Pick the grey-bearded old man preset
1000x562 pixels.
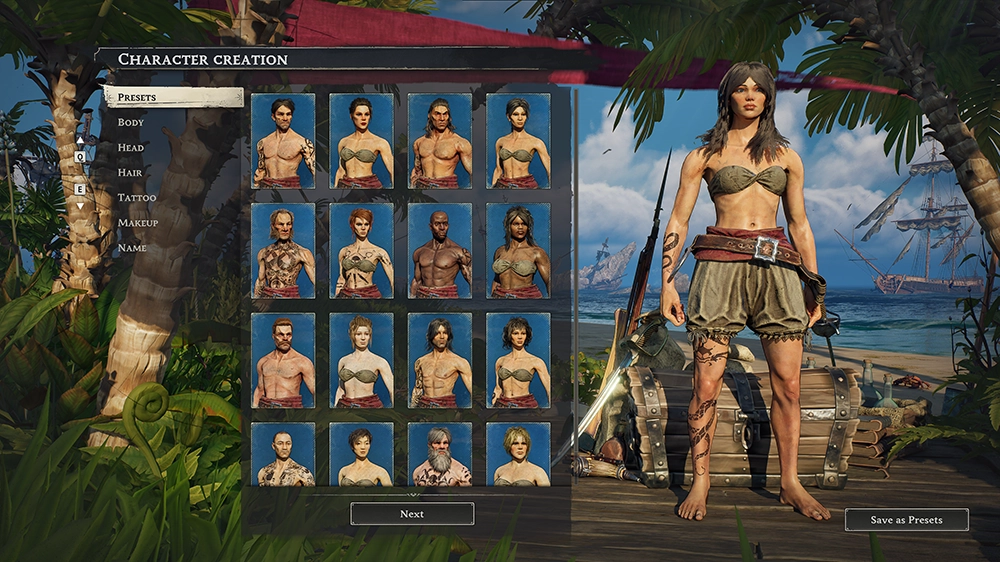point(440,455)
